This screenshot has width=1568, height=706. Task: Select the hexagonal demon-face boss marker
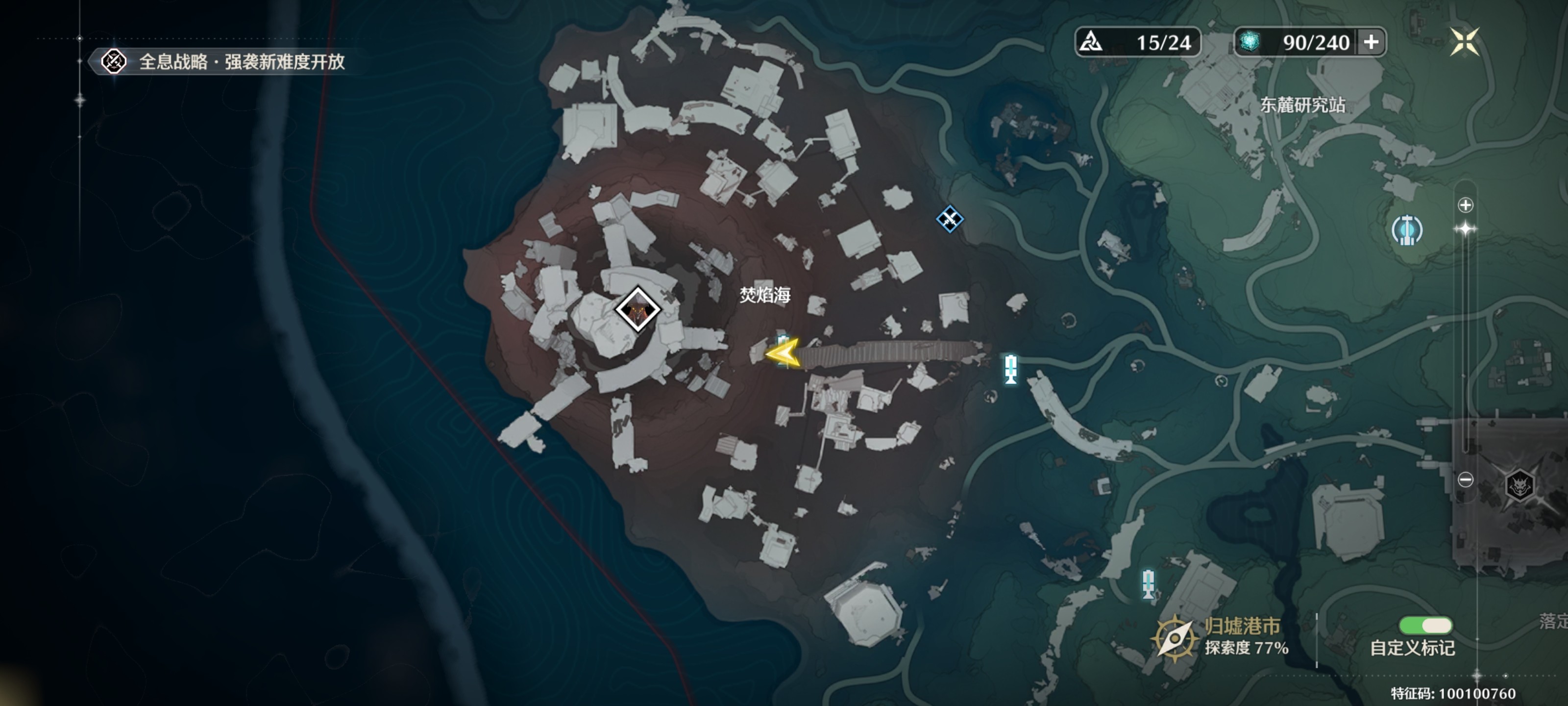[x=1519, y=486]
